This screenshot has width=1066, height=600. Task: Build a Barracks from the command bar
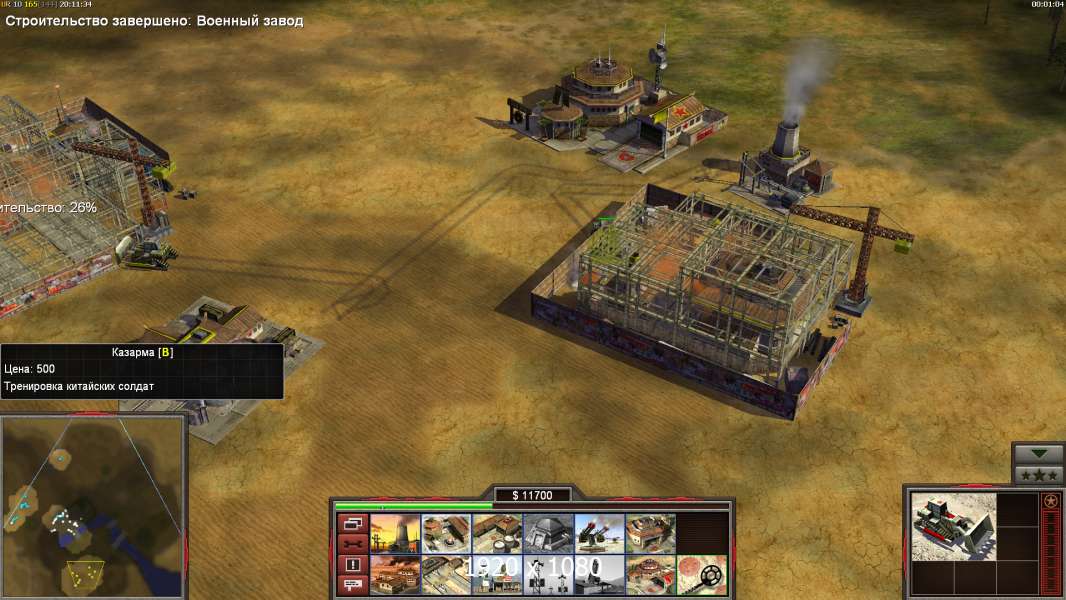pos(446,533)
